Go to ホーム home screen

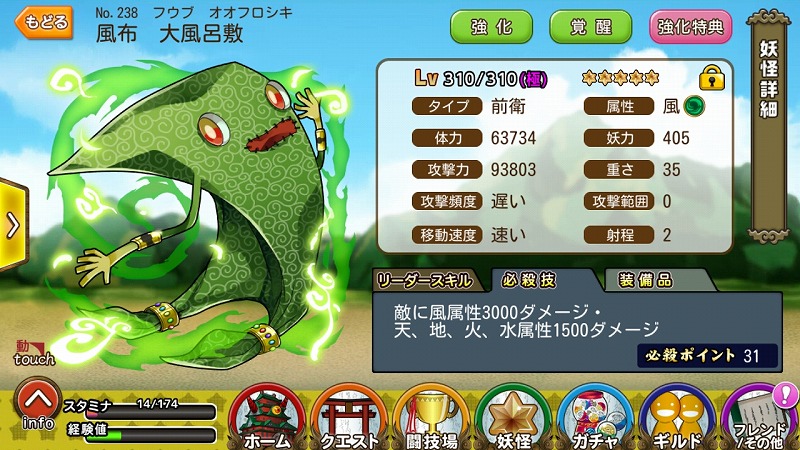pos(266,415)
